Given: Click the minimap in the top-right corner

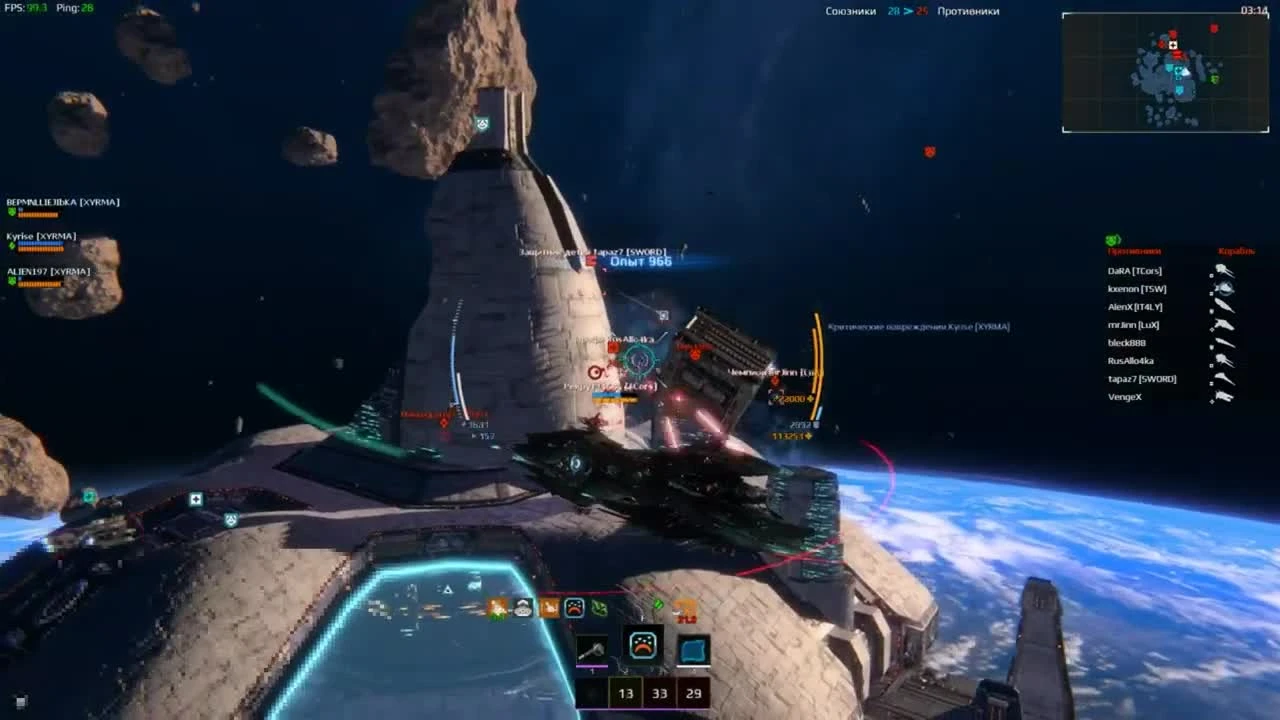Looking at the screenshot, I should pos(1165,70).
